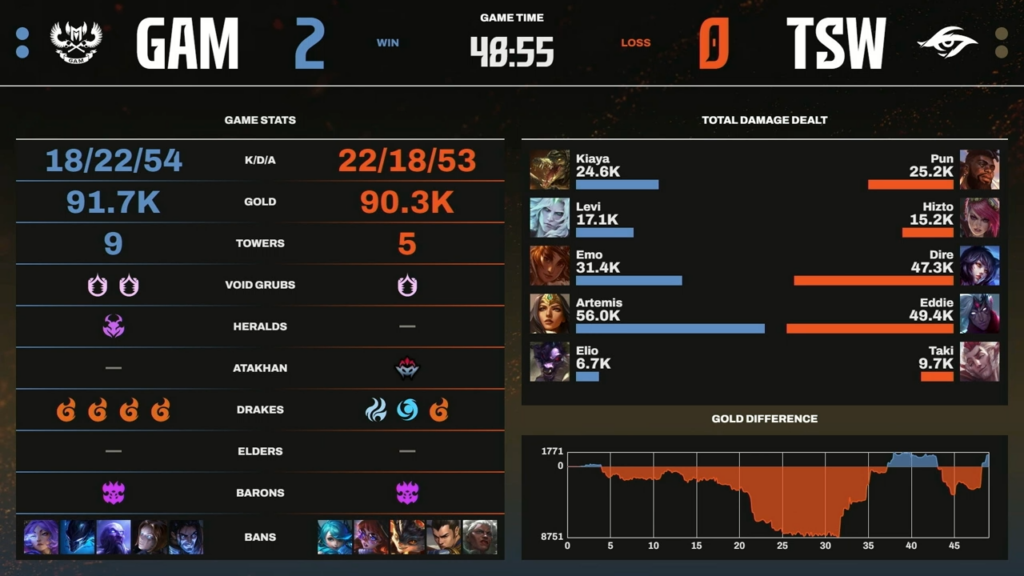
Task: Click Taki's champion portrait
Action: [x=979, y=361]
